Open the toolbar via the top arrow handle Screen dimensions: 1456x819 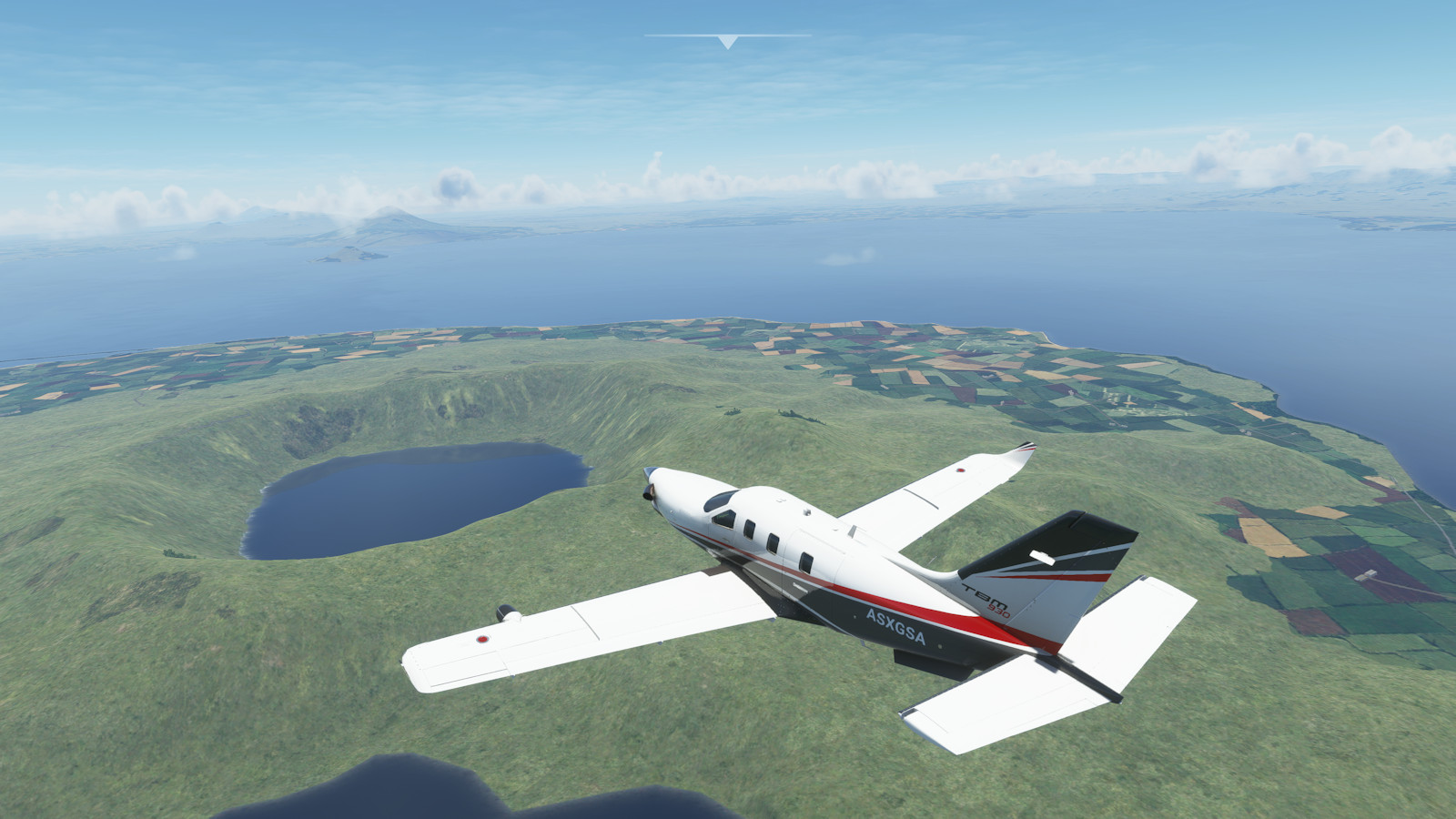click(727, 41)
